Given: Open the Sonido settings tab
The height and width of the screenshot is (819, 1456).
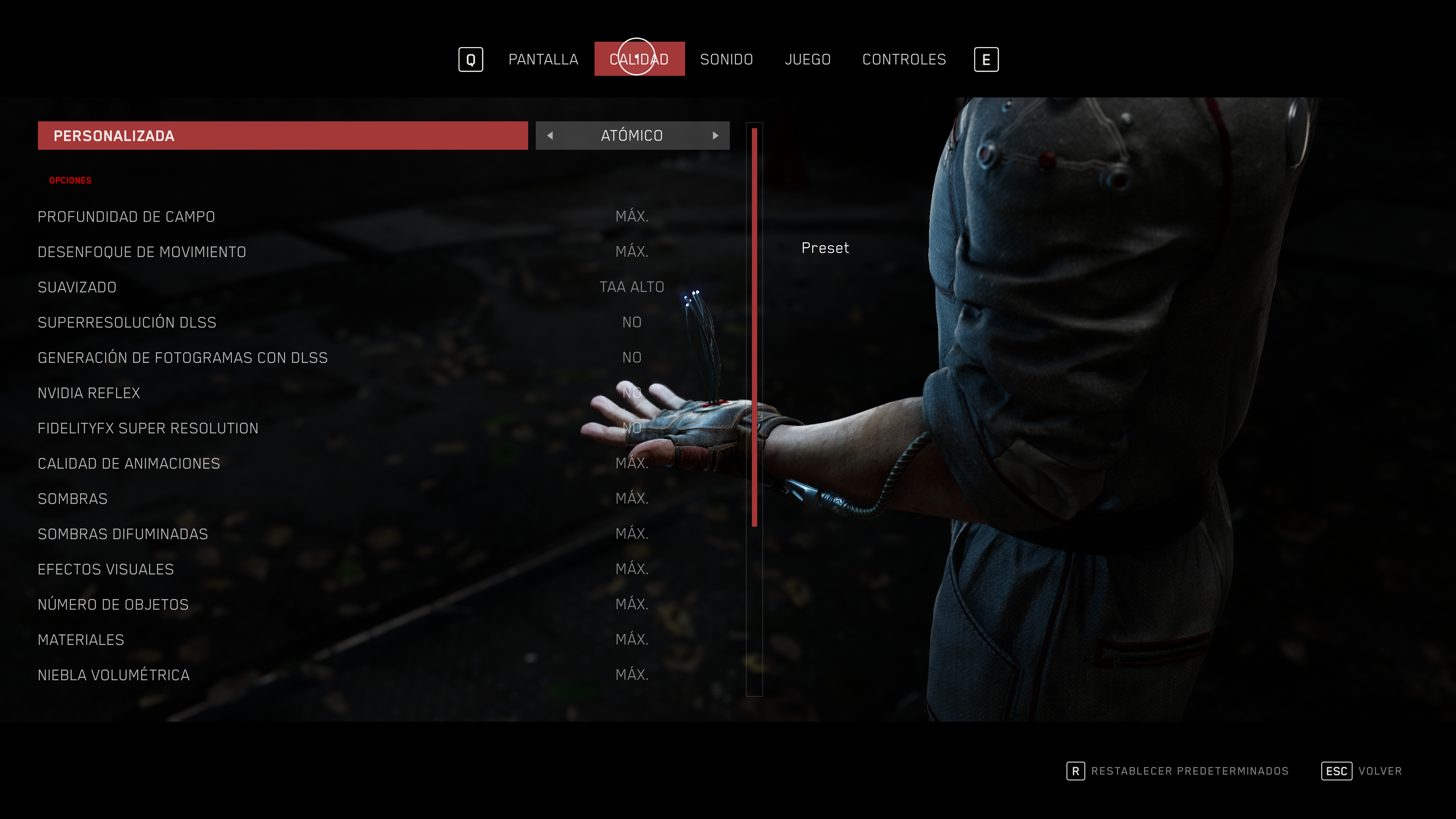Looking at the screenshot, I should click(x=726, y=60).
